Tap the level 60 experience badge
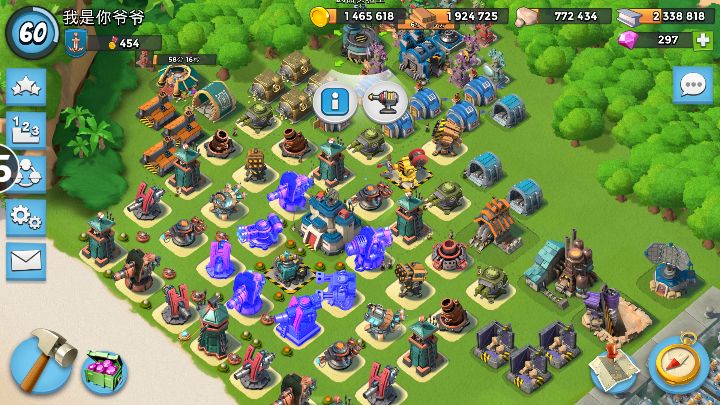This screenshot has height=405, width=720. (x=32, y=31)
